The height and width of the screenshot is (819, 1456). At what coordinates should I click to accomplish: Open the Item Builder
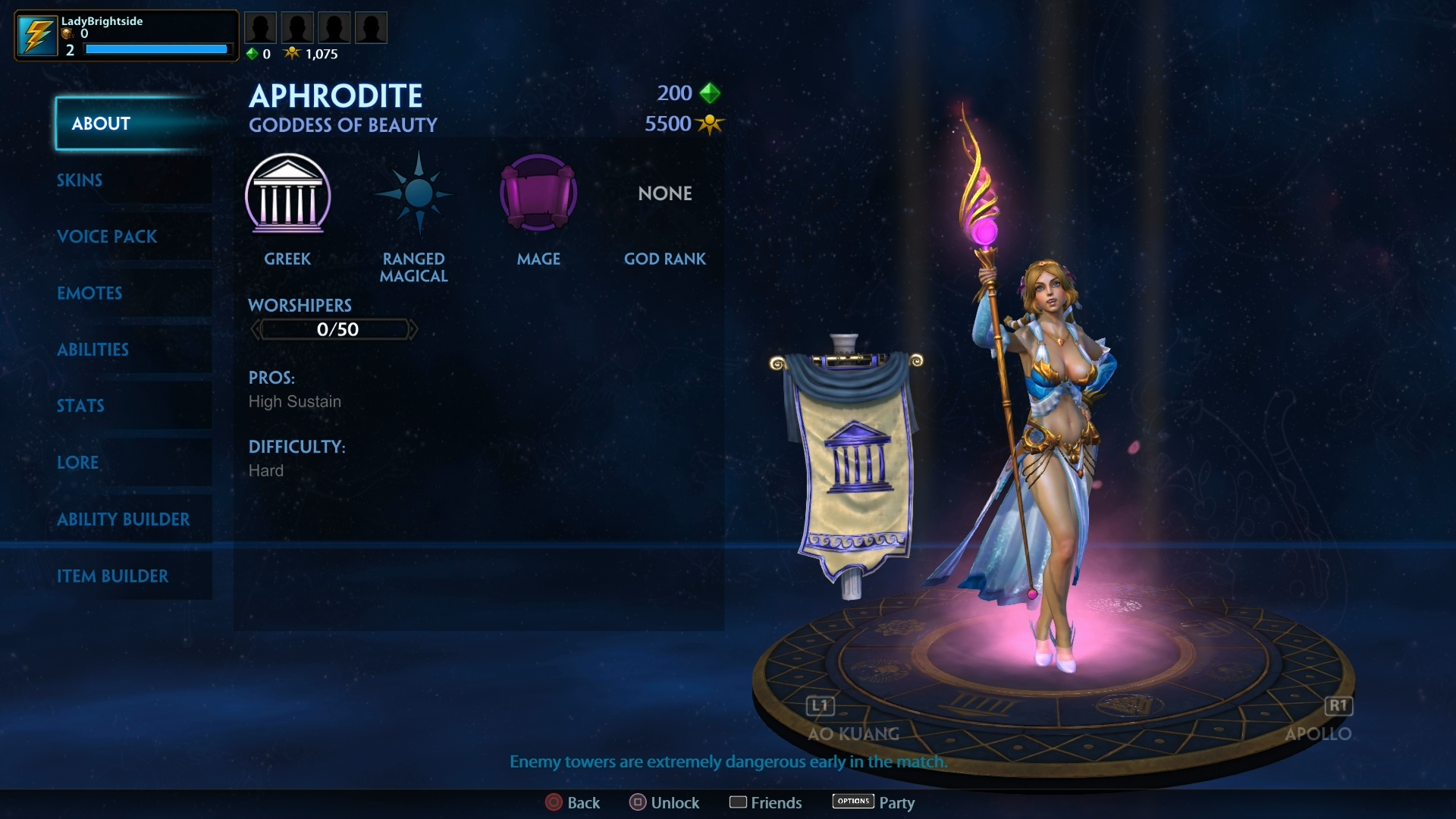(x=113, y=576)
